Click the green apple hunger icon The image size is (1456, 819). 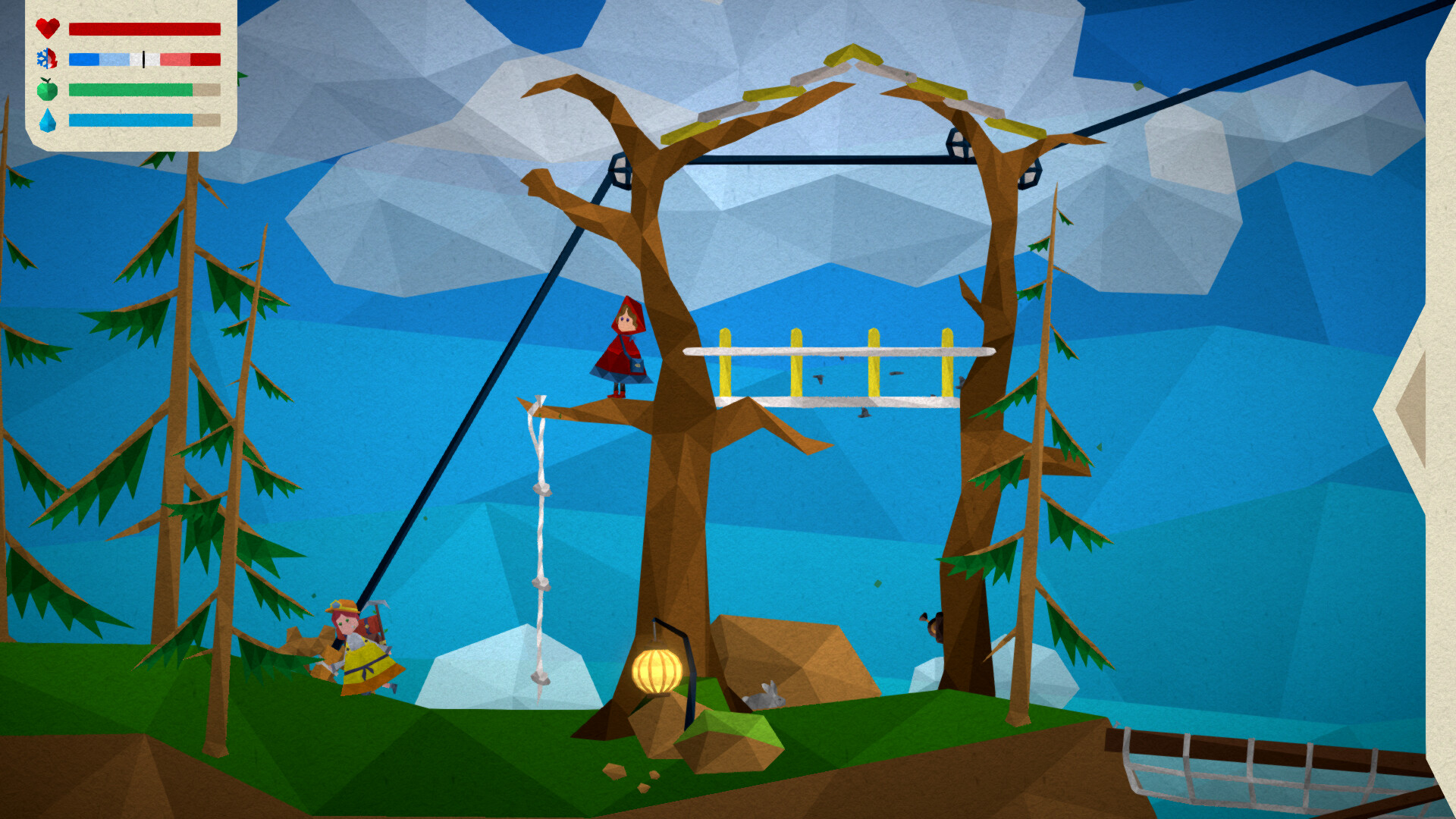click(47, 89)
